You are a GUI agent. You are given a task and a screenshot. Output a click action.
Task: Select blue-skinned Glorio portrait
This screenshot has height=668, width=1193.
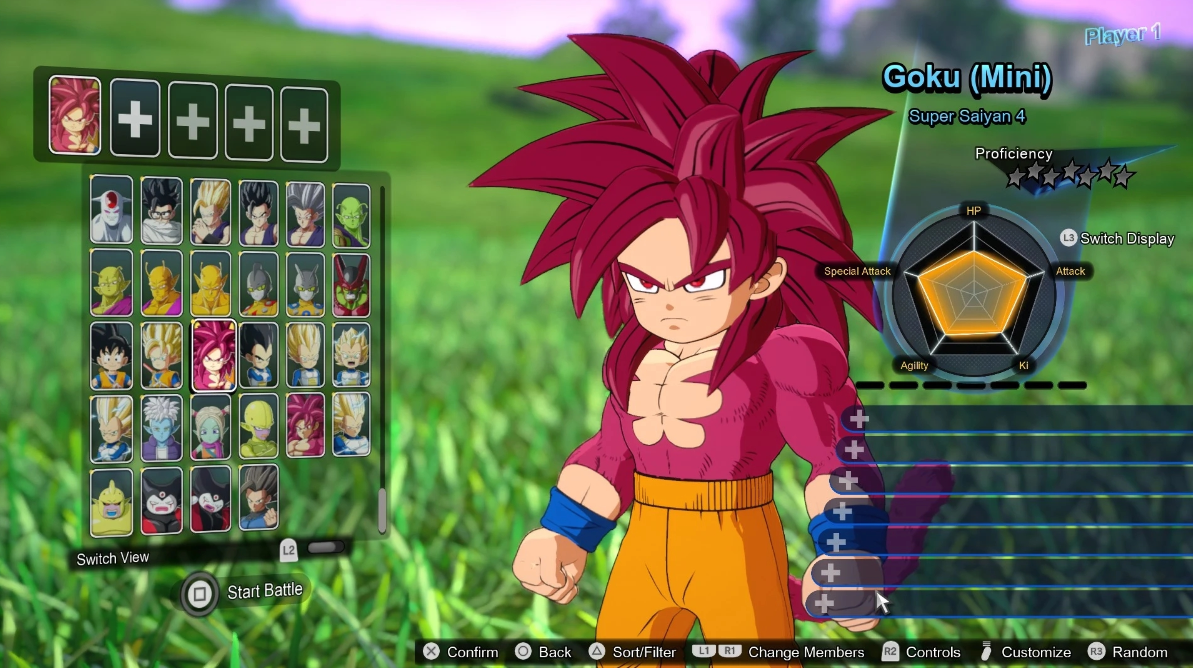pos(161,426)
